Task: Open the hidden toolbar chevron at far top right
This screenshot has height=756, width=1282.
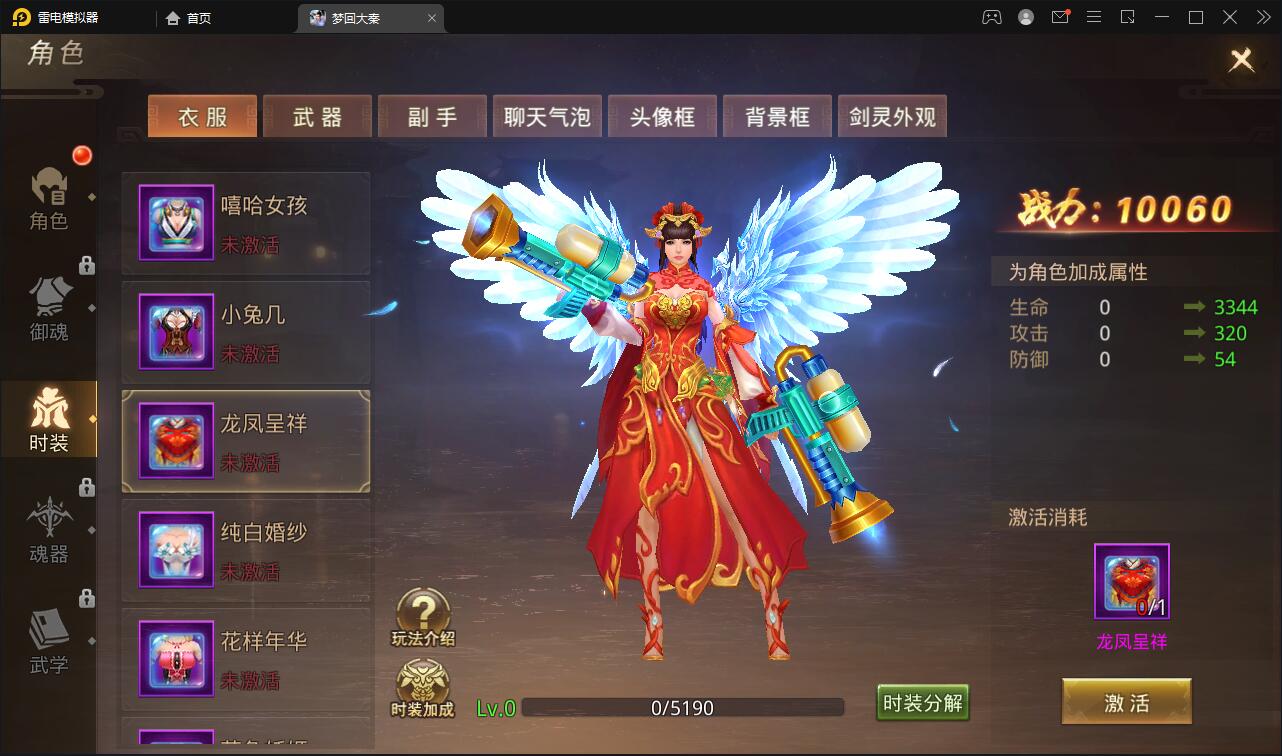Action: pos(1262,17)
